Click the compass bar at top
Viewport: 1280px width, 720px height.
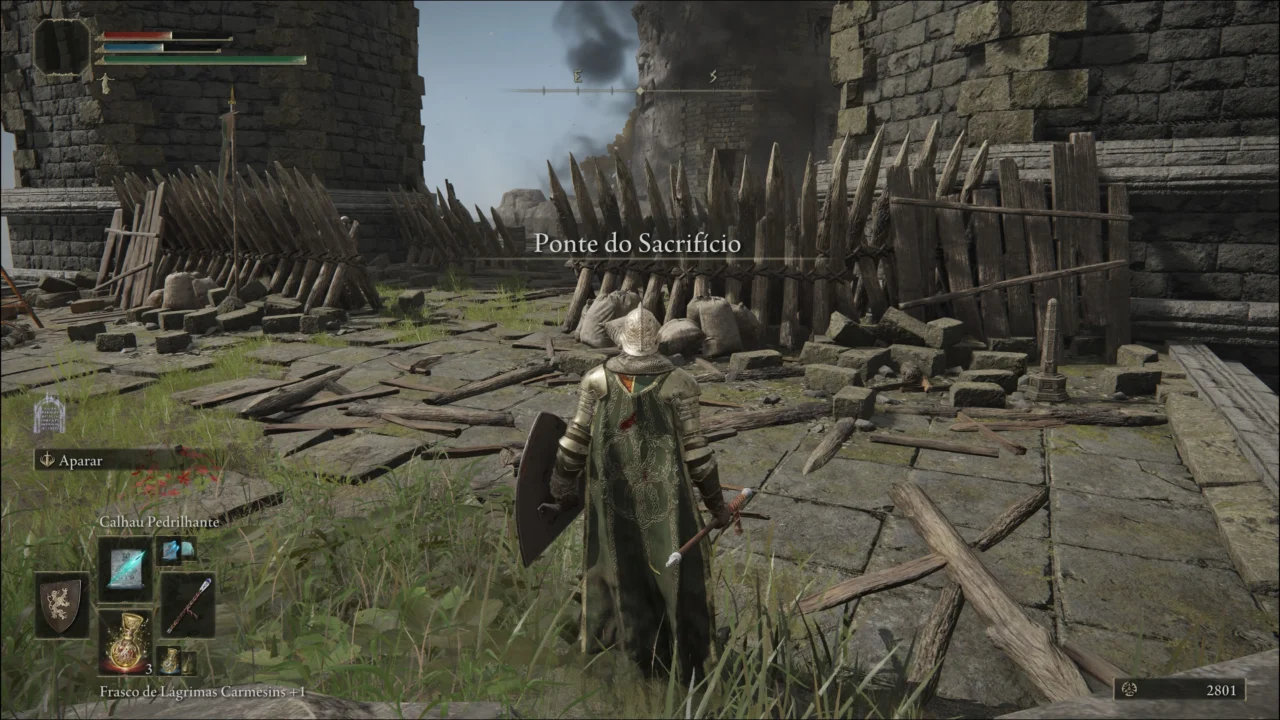click(640, 90)
